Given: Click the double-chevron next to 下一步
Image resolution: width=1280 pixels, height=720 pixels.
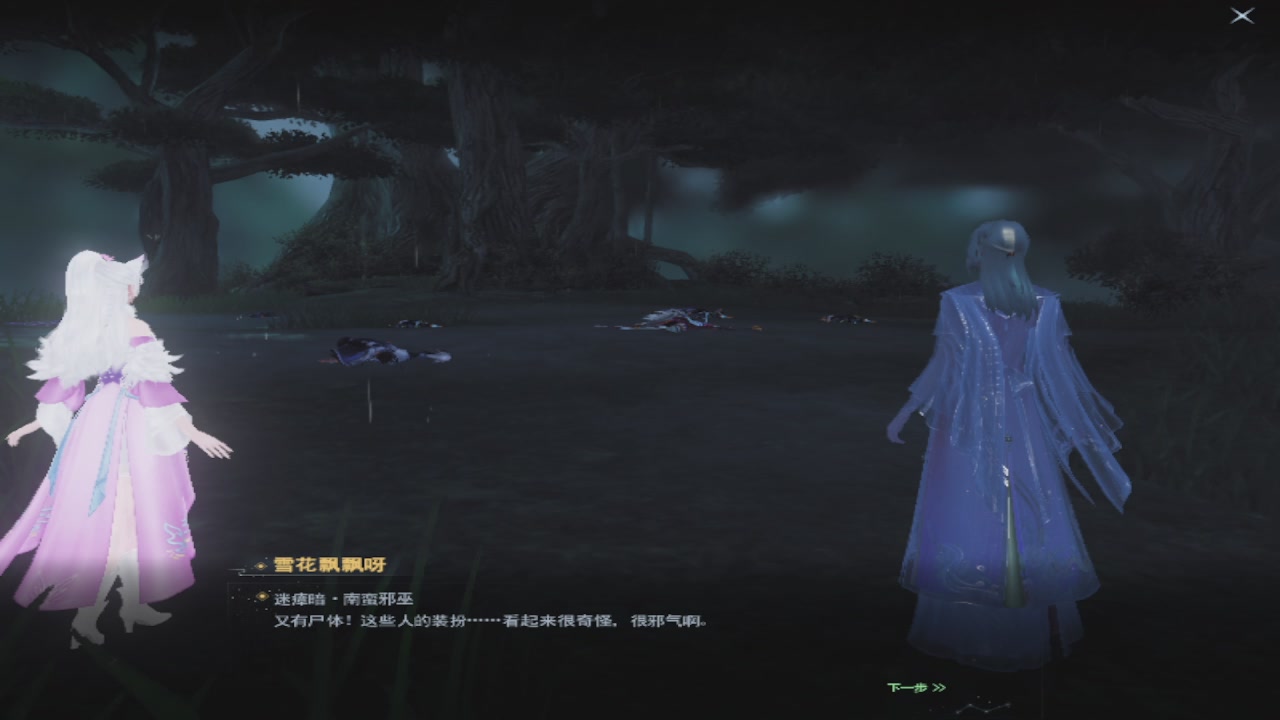Looking at the screenshot, I should (x=938, y=687).
